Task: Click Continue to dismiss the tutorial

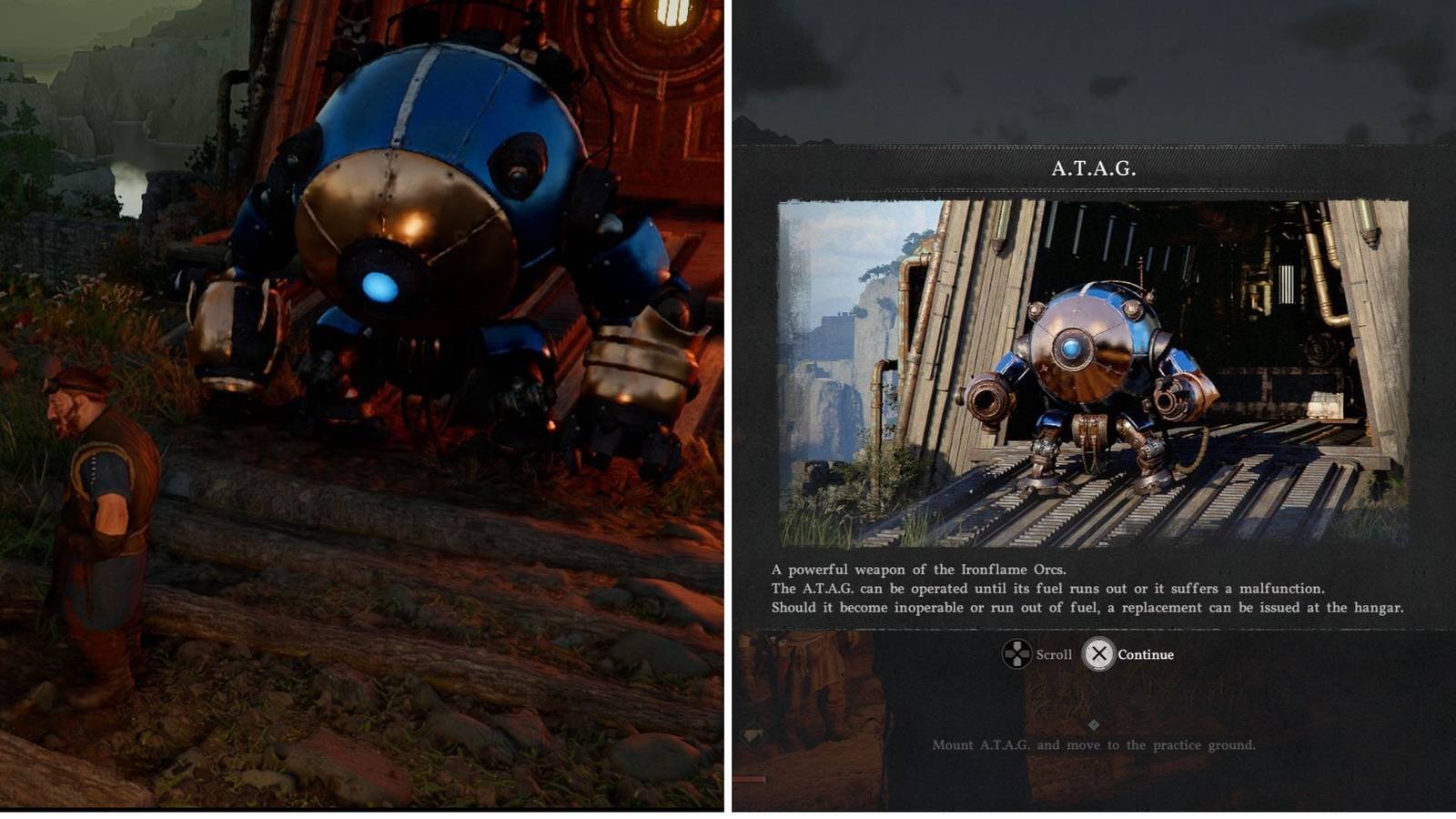Action: coord(1100,654)
